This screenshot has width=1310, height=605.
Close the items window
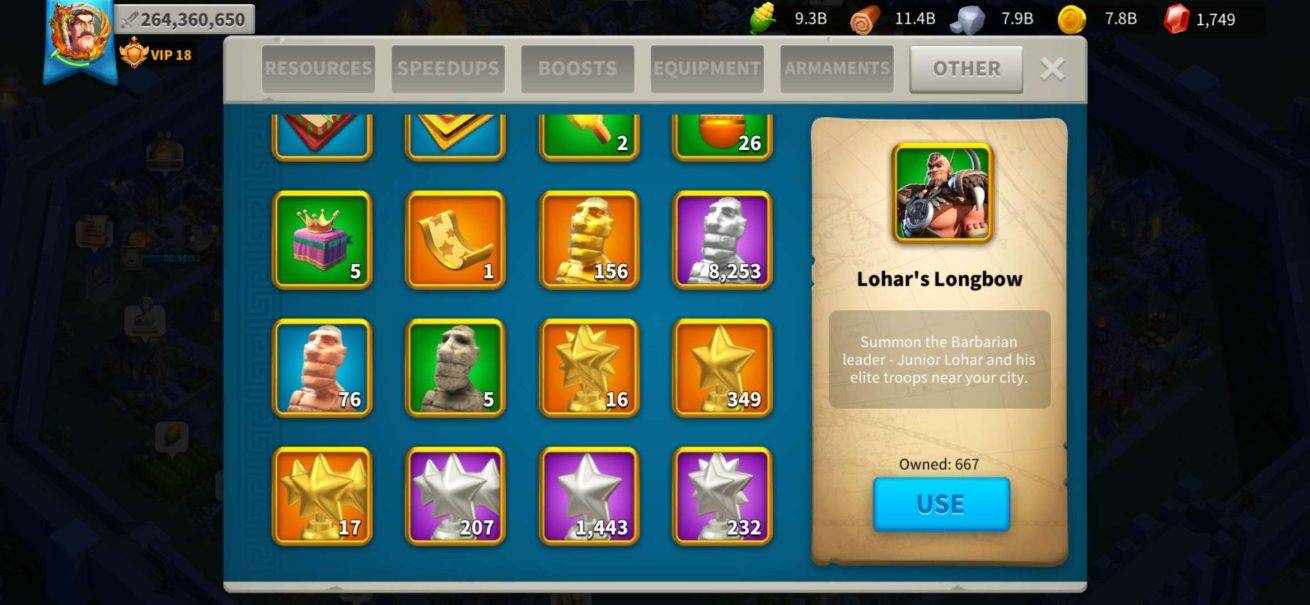point(1052,68)
